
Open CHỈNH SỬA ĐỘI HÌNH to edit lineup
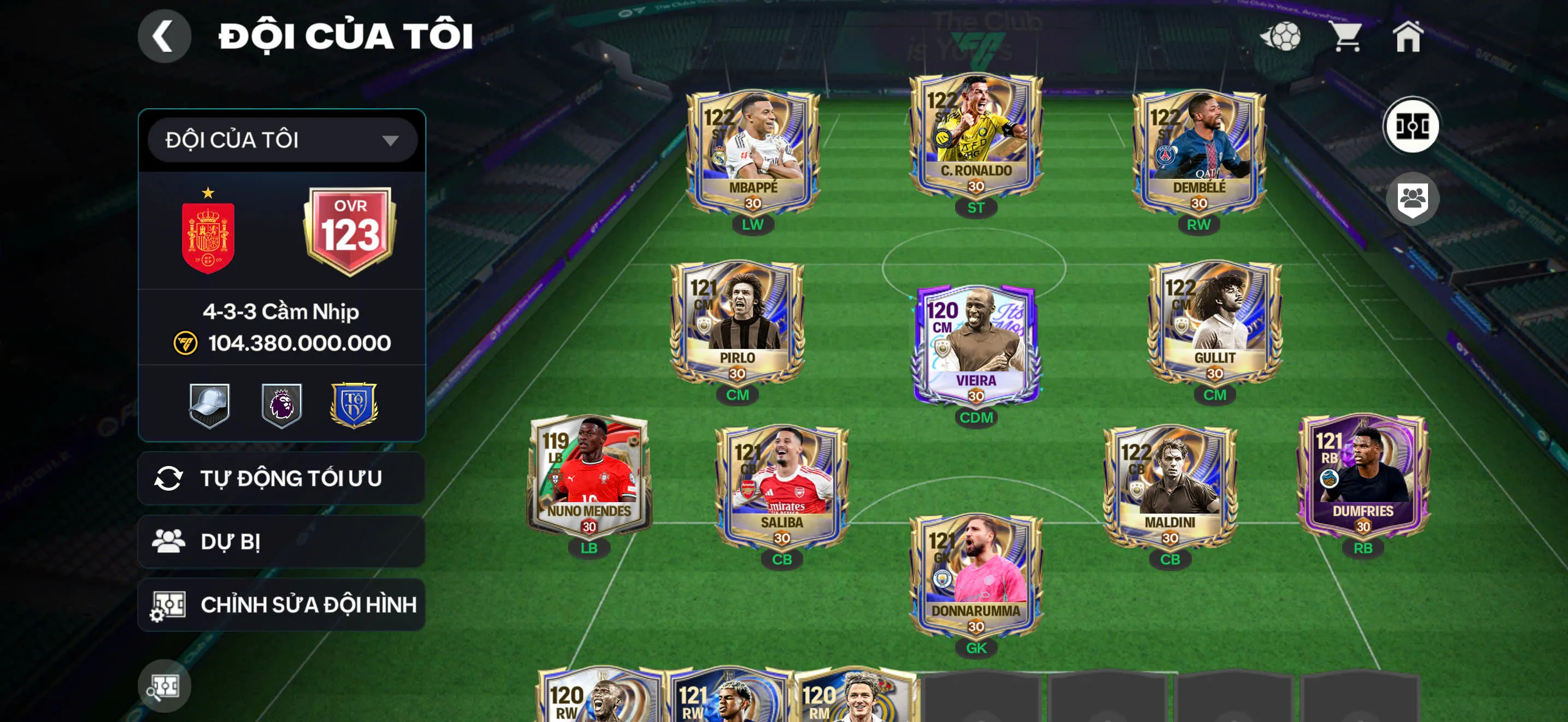click(279, 604)
